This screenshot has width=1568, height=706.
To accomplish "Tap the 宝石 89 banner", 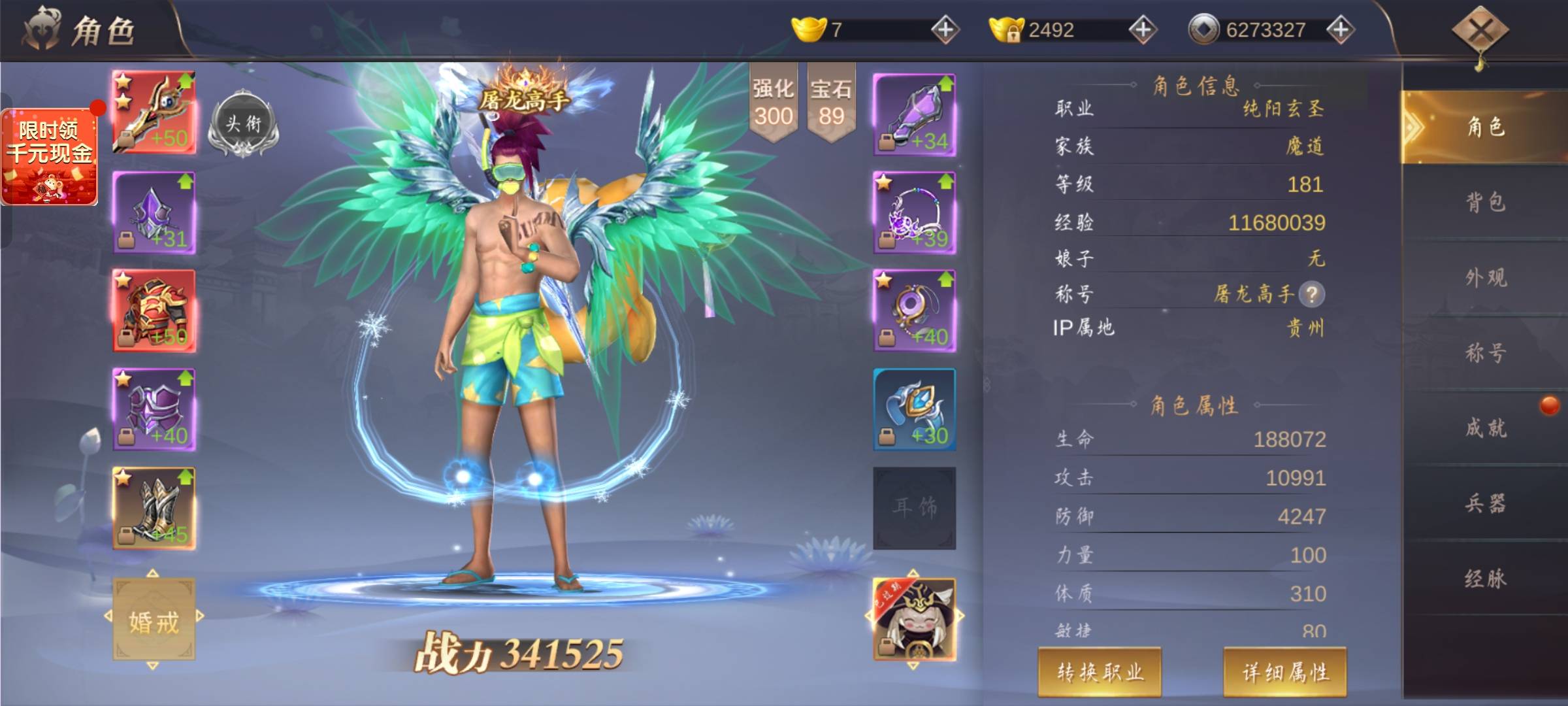I will [x=831, y=103].
